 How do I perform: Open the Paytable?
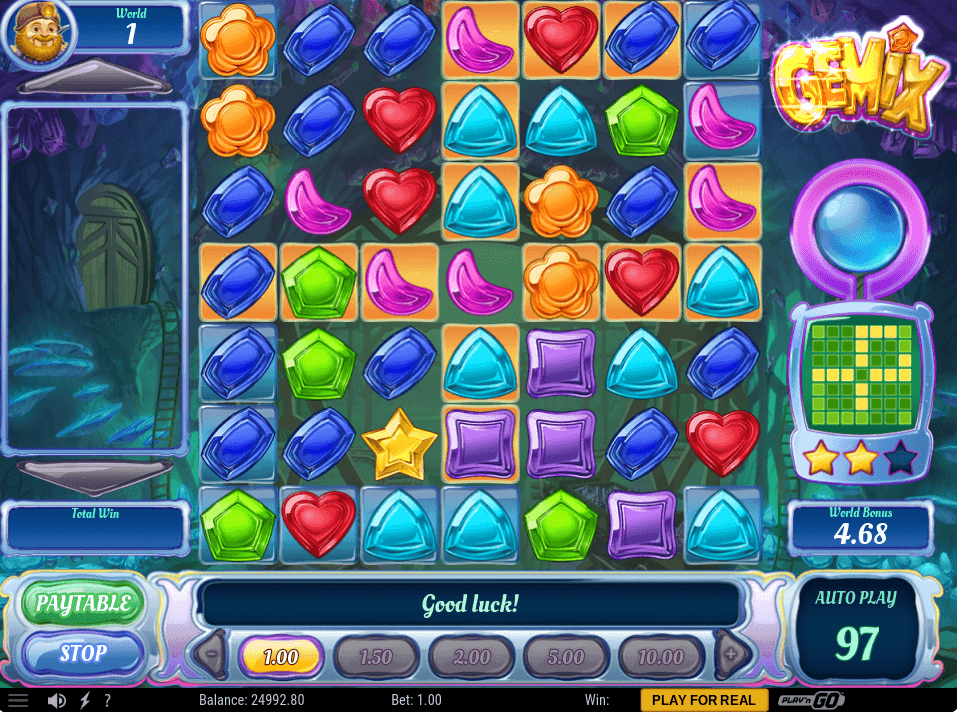(x=83, y=603)
